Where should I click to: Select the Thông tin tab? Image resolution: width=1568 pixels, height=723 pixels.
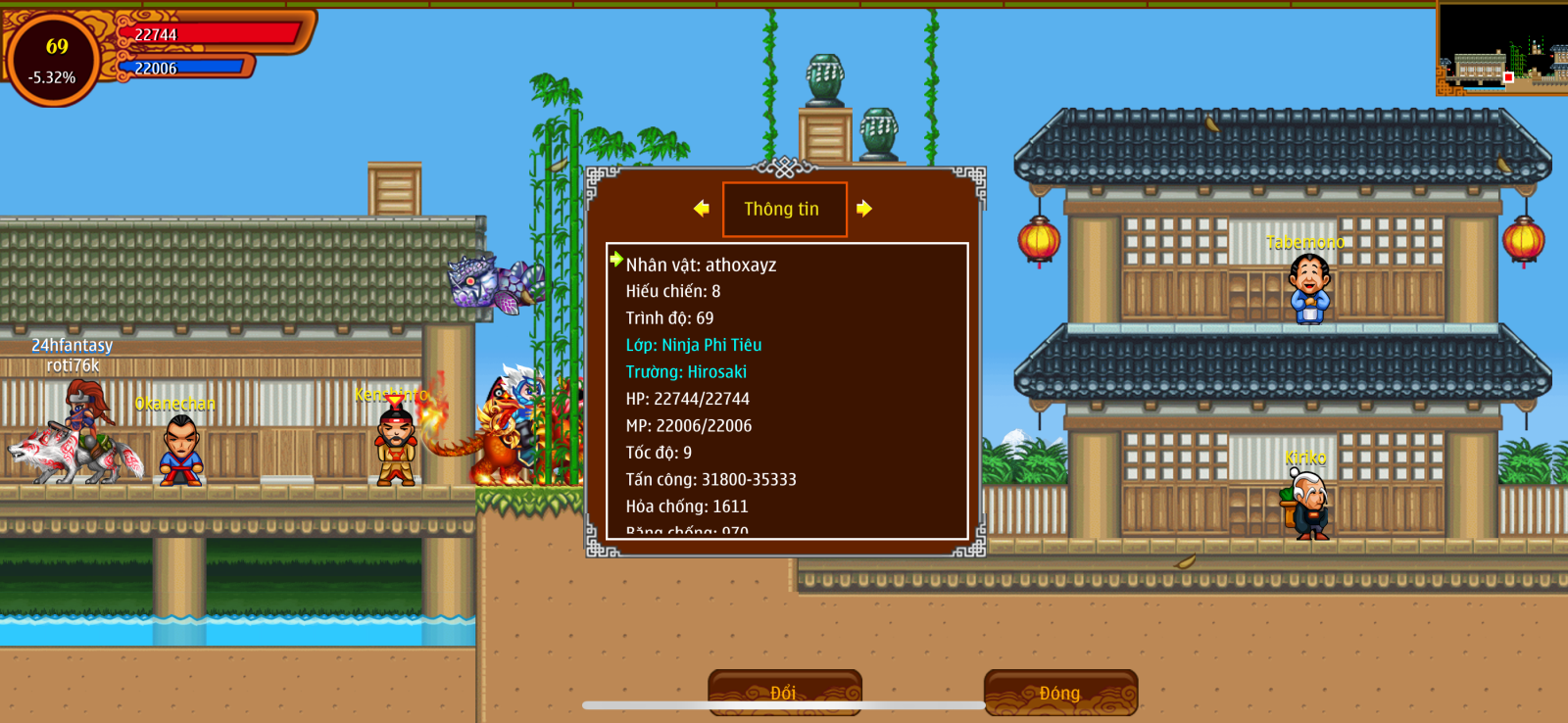(784, 209)
